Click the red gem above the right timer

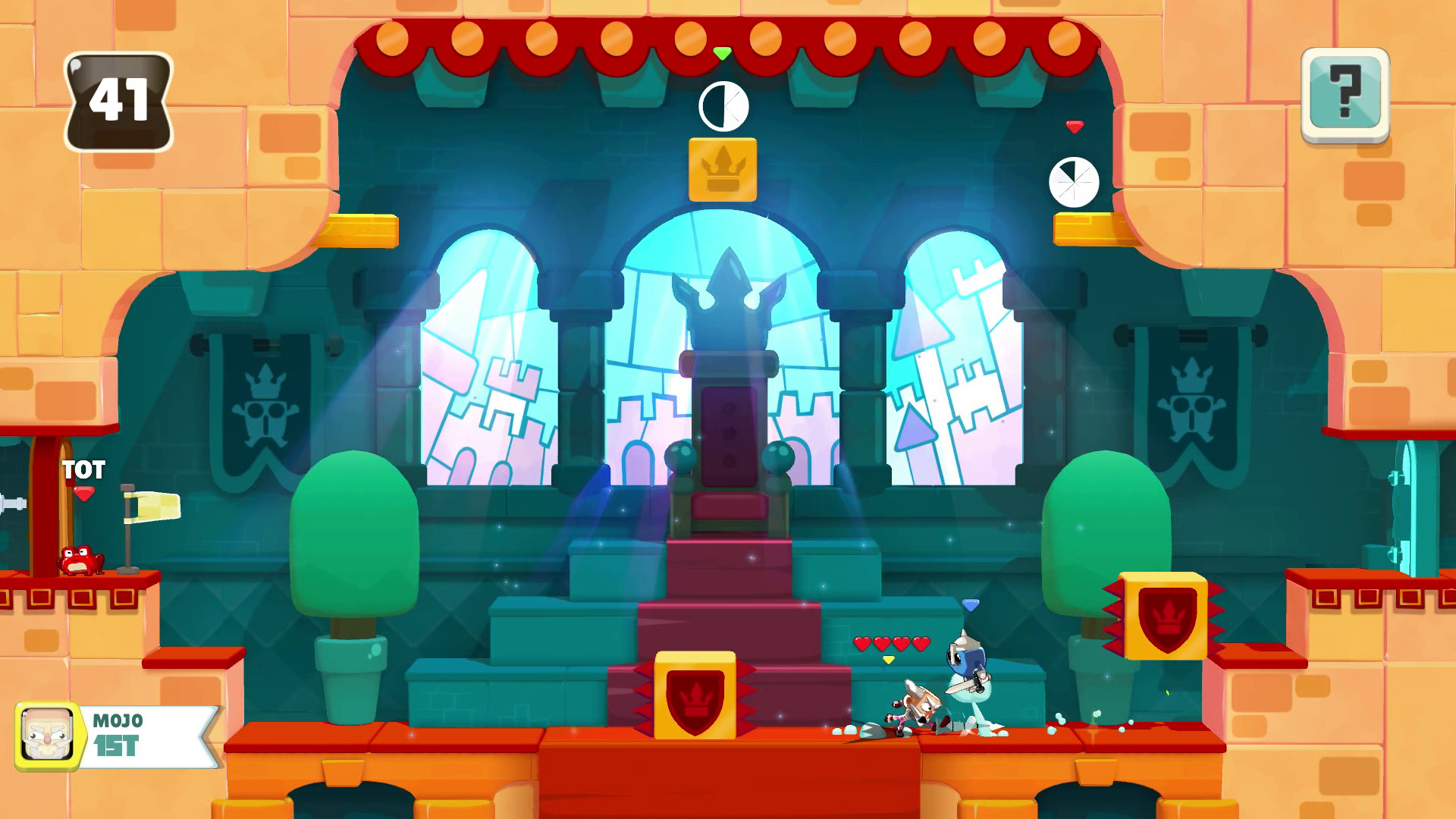point(1074,126)
